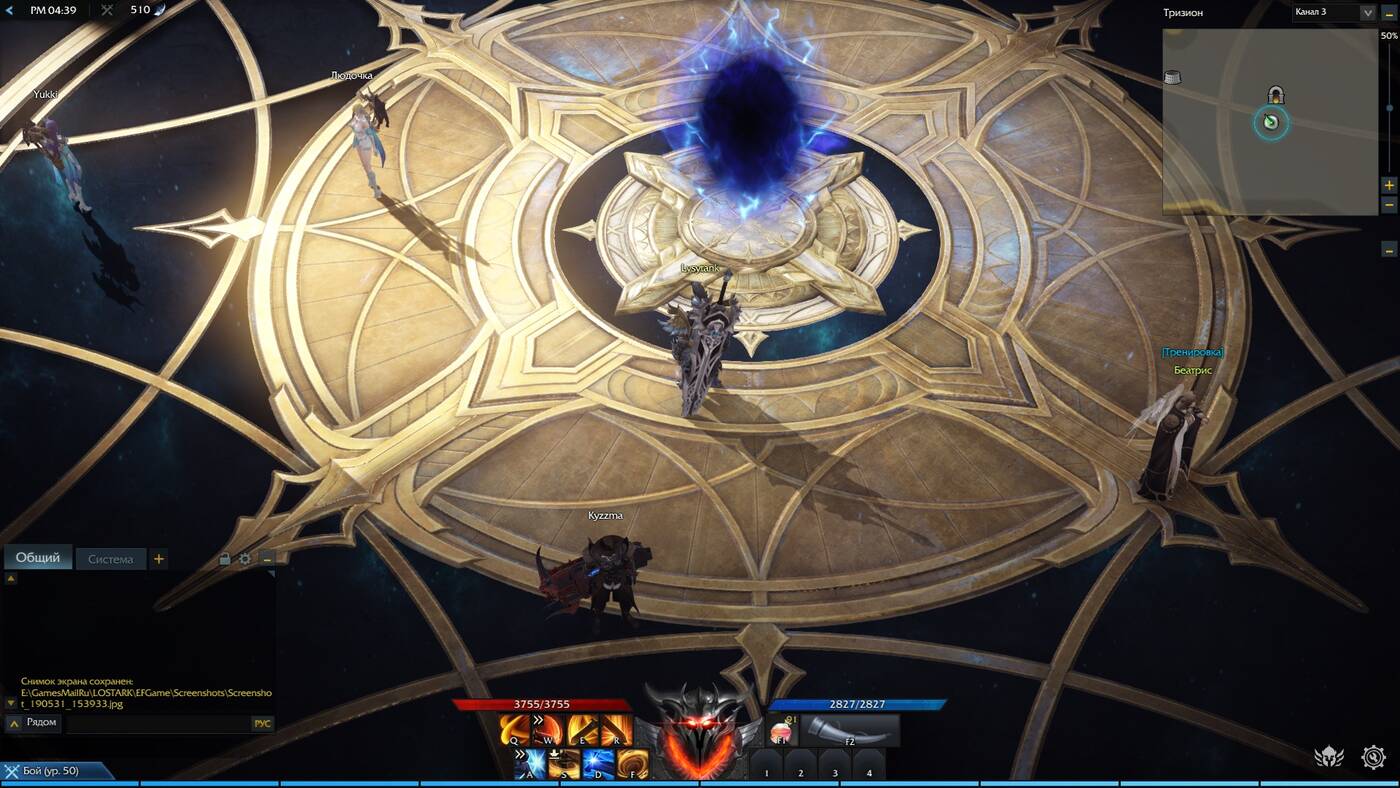Select the horn item in F2 slot
The height and width of the screenshot is (788, 1400).
849,730
